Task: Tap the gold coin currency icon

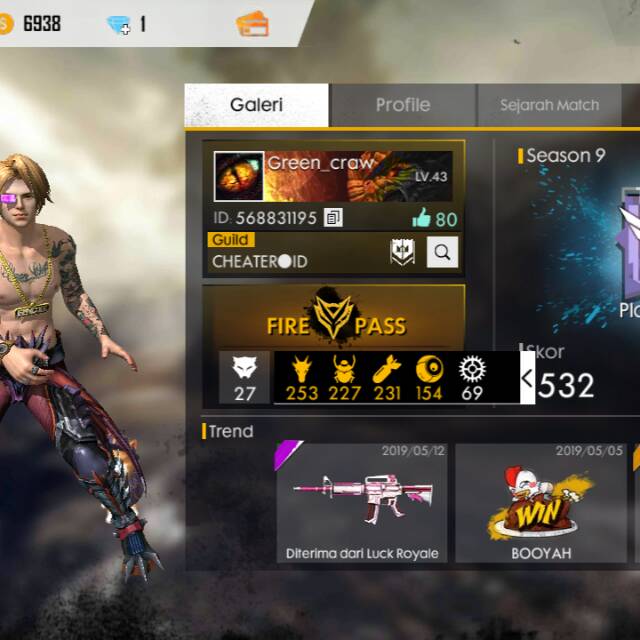Action: [x=7, y=24]
